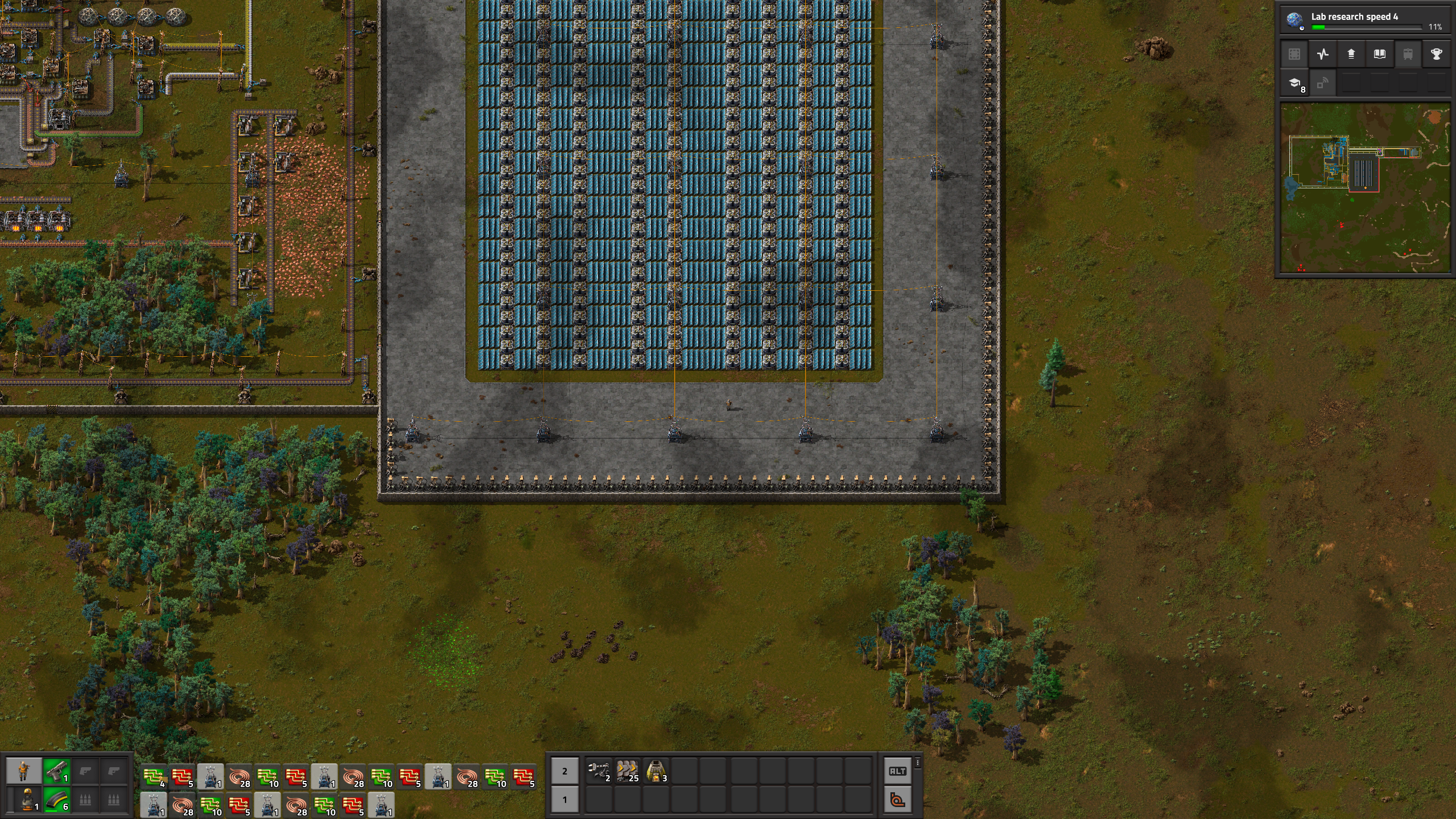This screenshot has width=1456, height=819.
Task: Switch the quickbar row labeled 2
Action: tap(564, 771)
